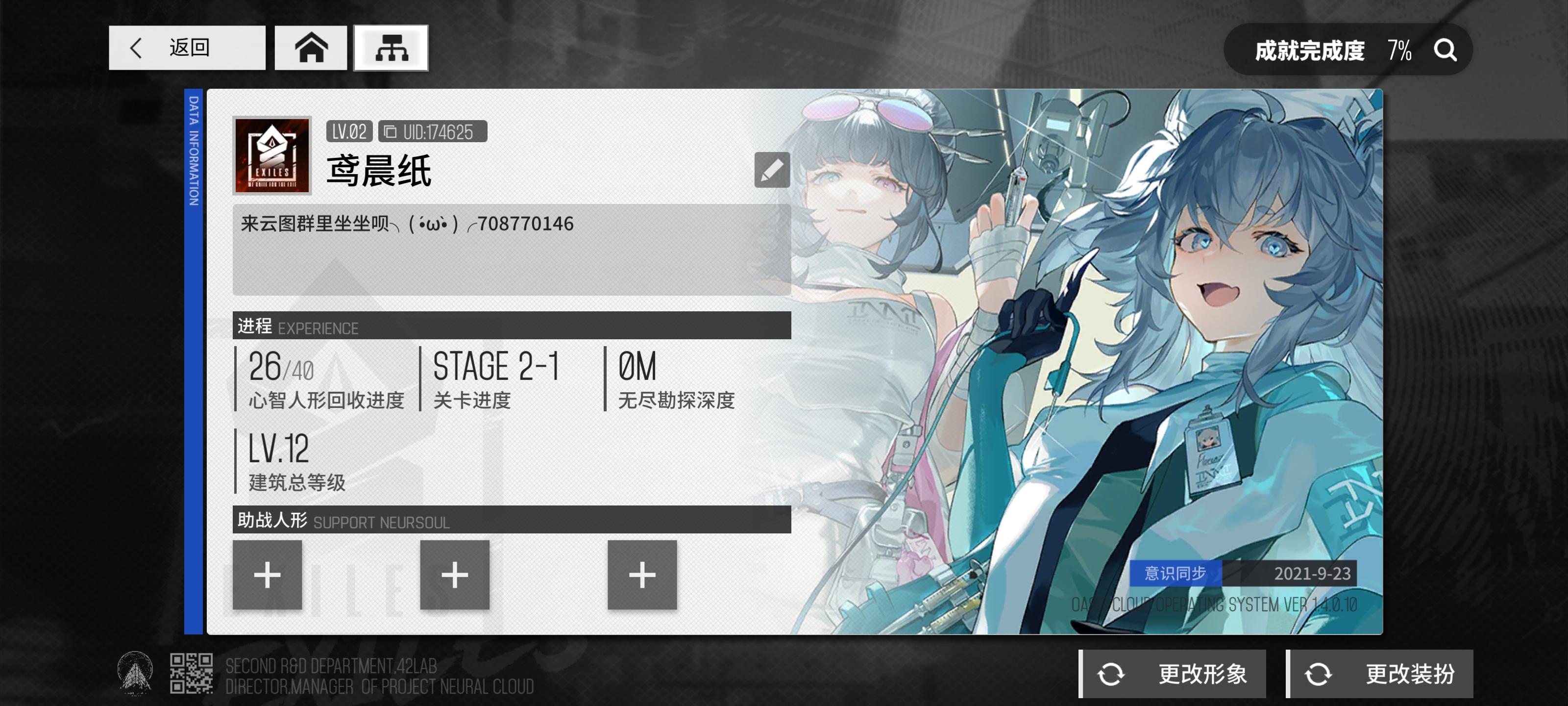The image size is (1568, 706).
Task: Select the home icon in the top toolbar
Action: click(x=312, y=48)
